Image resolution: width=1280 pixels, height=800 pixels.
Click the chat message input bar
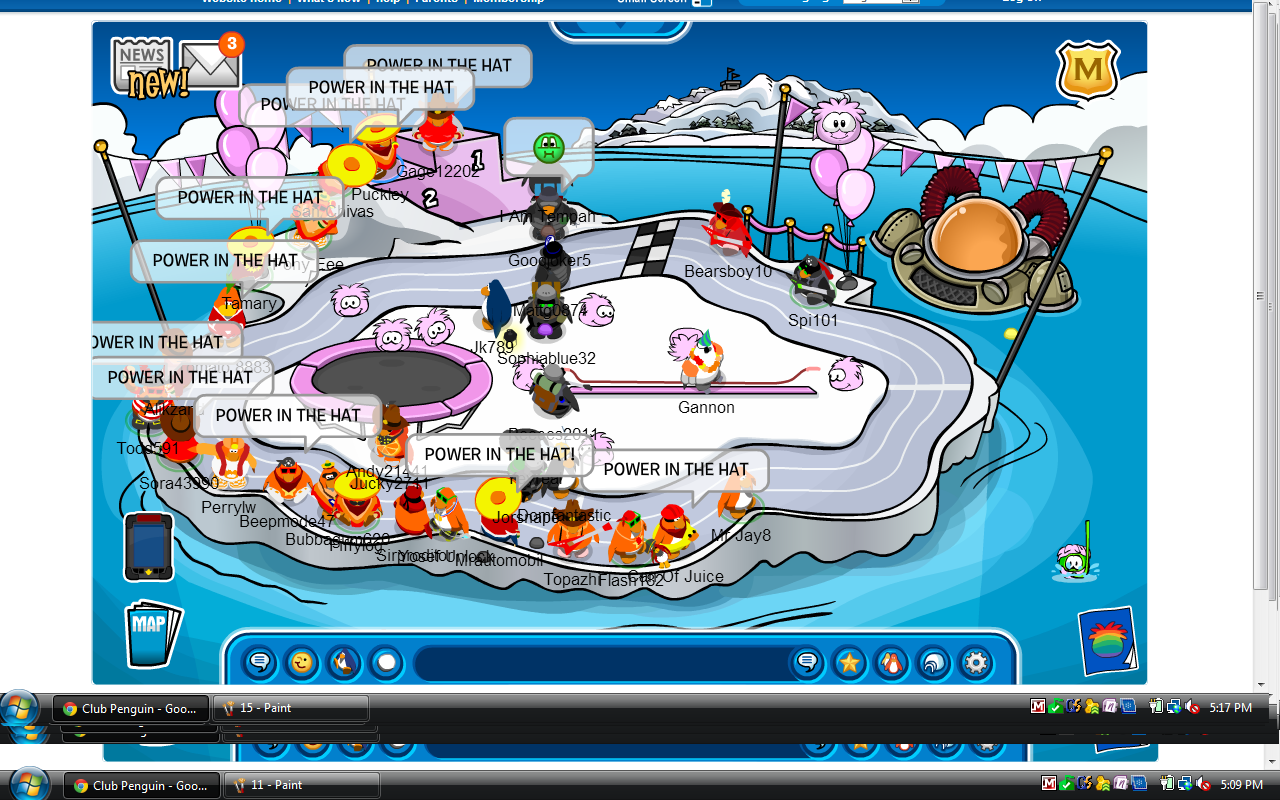(600, 662)
